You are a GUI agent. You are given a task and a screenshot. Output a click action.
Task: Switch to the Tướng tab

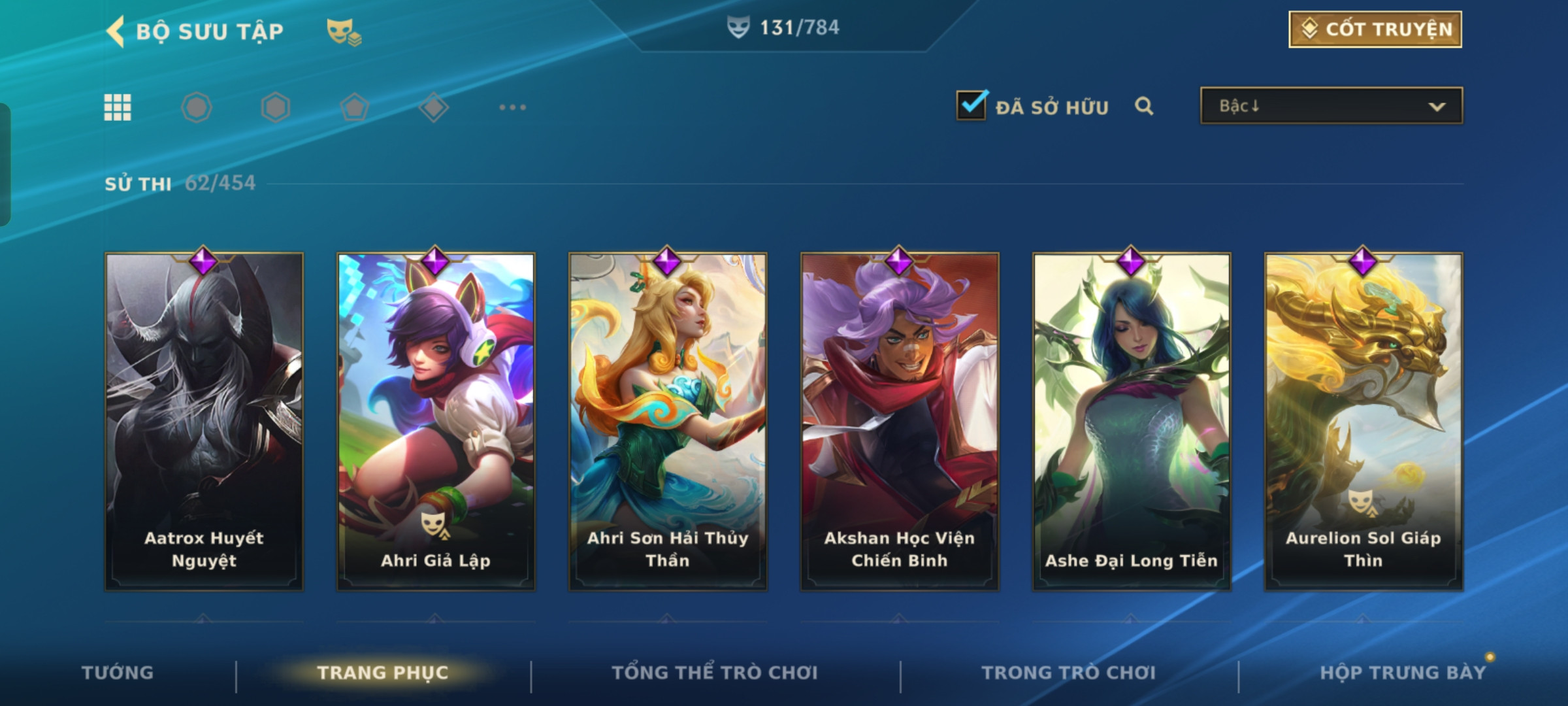[x=118, y=673]
